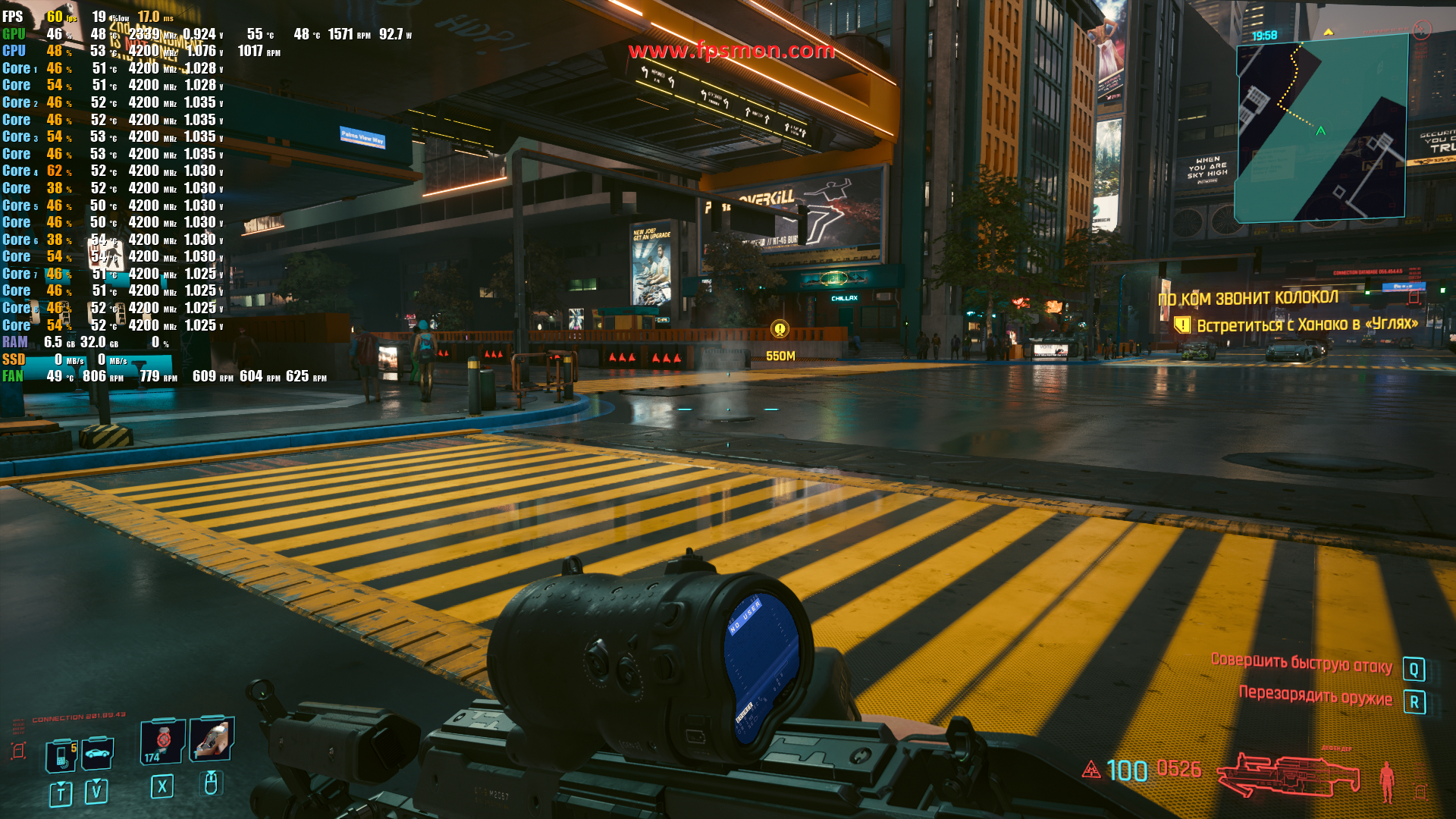This screenshot has width=1456, height=819.
Task: Click the Defender machine gun weapon icon
Action: coord(1288,773)
